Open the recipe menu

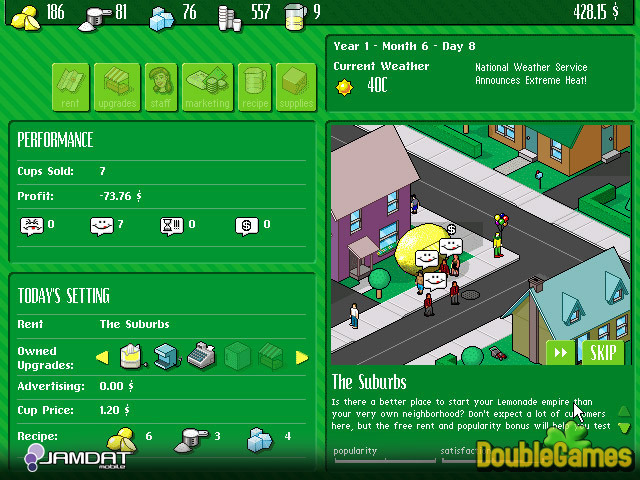pyautogui.click(x=251, y=87)
